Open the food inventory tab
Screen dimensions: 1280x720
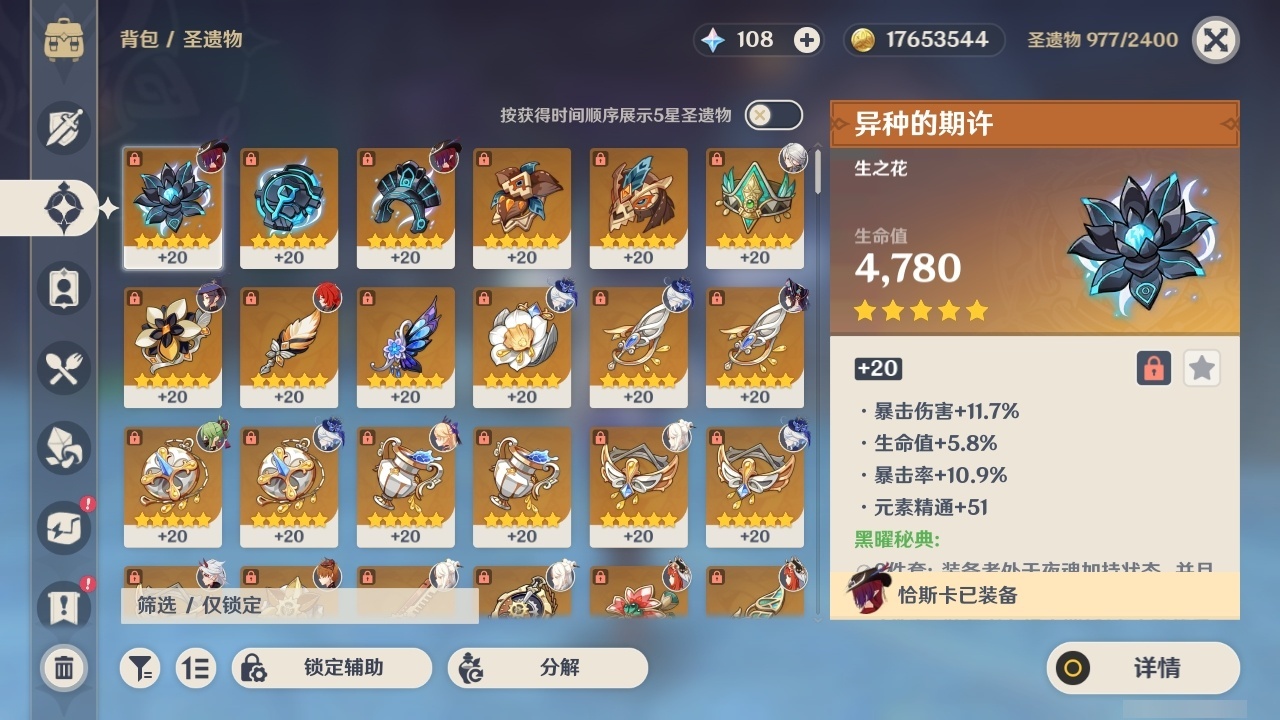click(x=62, y=368)
